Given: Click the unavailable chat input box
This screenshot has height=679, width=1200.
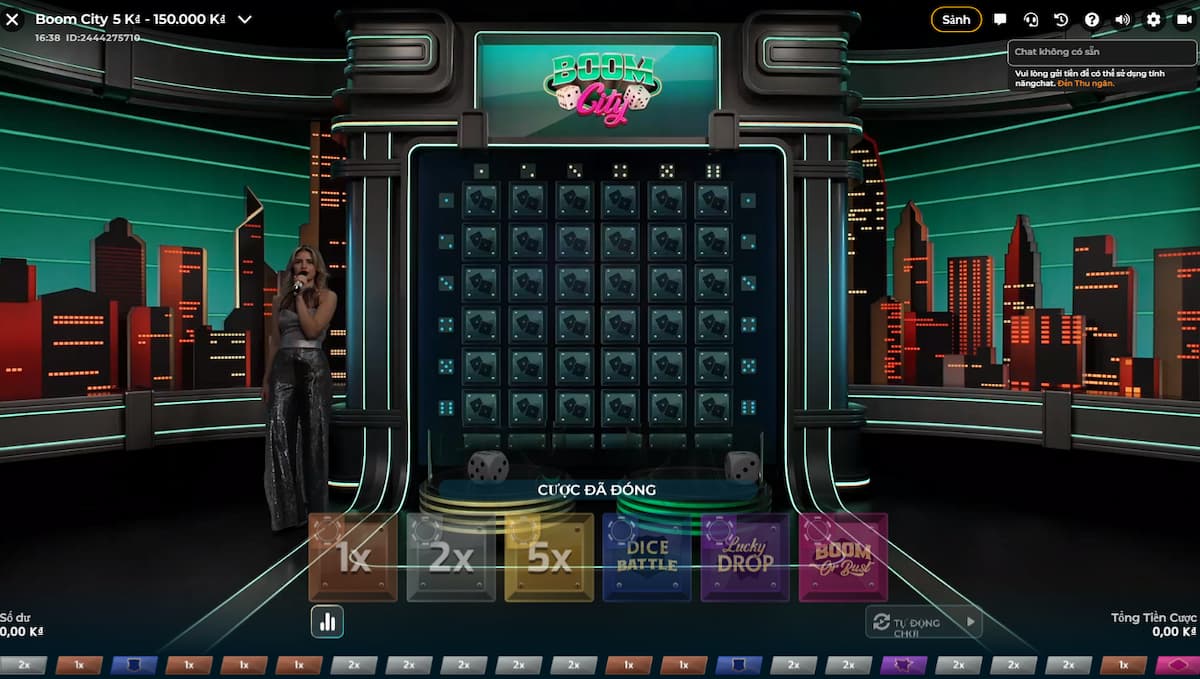Looking at the screenshot, I should [x=1100, y=51].
